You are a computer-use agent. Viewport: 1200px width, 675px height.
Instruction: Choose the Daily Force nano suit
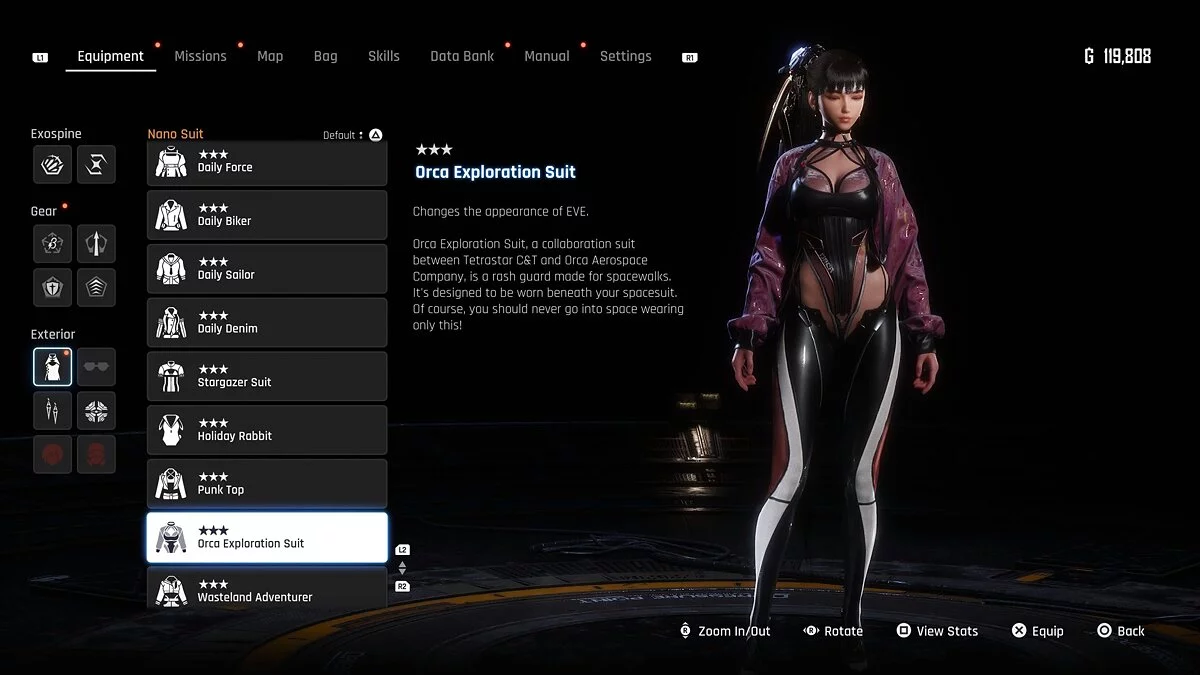pos(267,163)
